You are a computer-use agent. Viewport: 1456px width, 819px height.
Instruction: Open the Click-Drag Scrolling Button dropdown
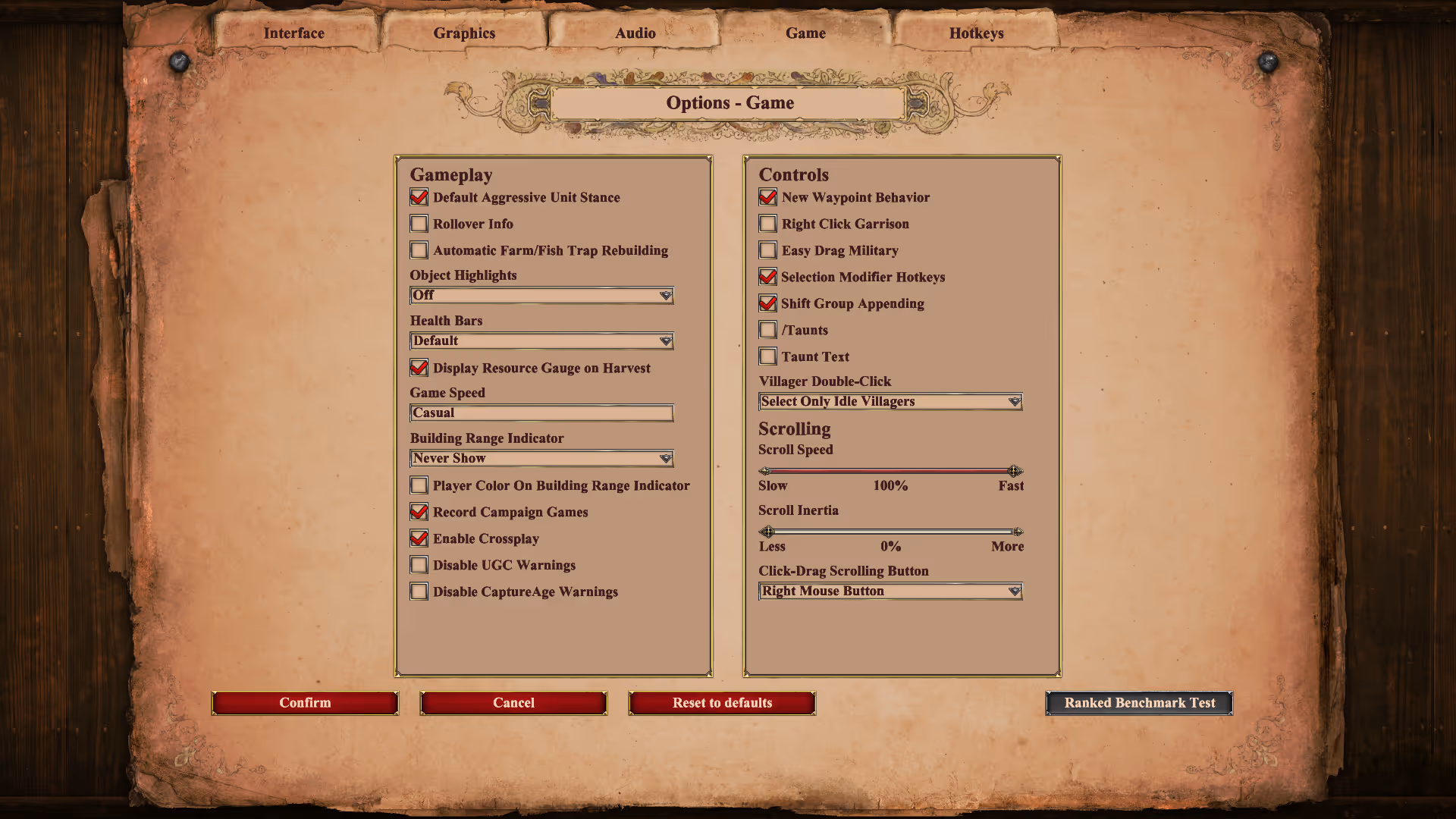coord(890,591)
